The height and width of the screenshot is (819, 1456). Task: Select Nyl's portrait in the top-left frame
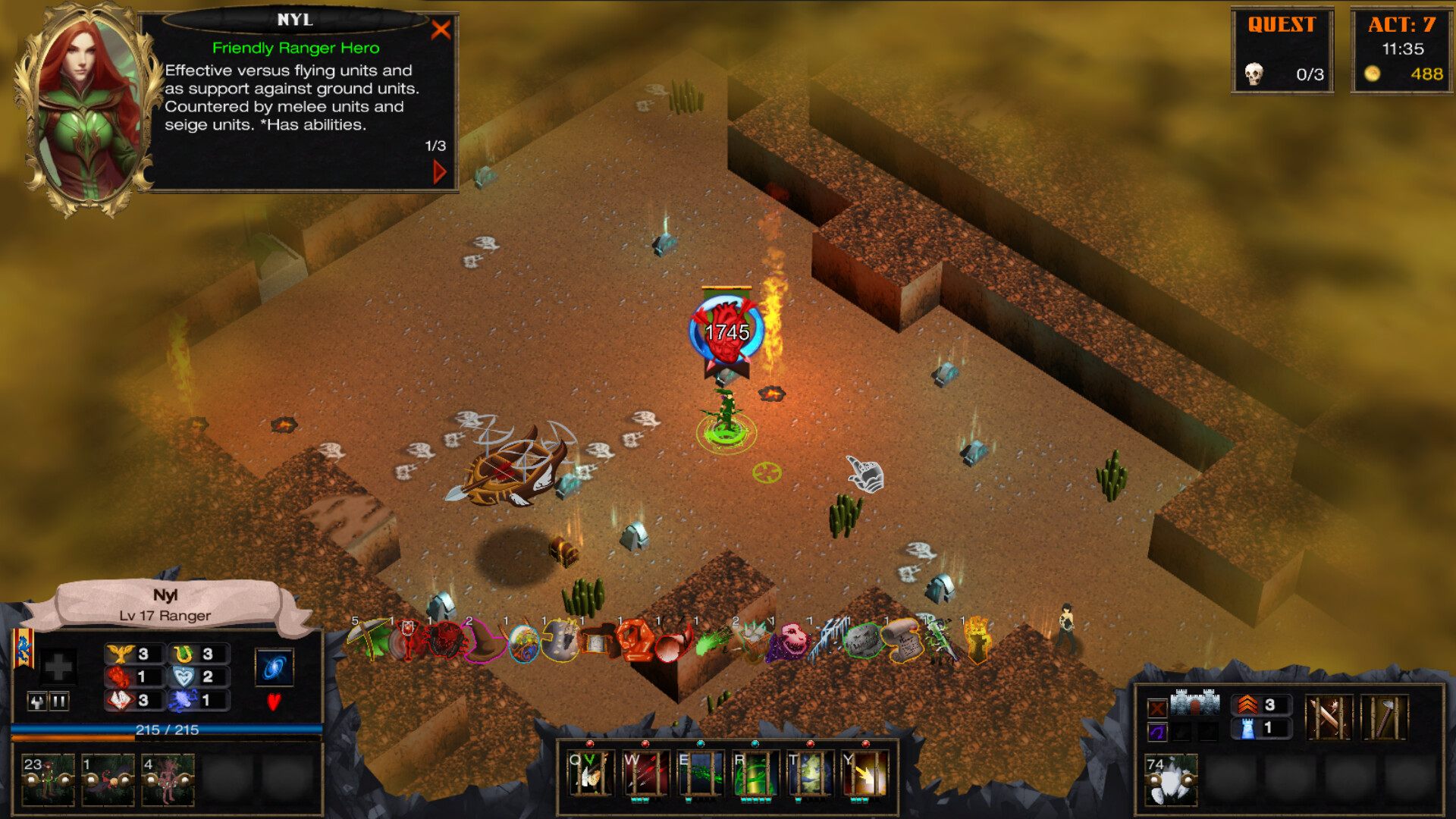[x=86, y=99]
